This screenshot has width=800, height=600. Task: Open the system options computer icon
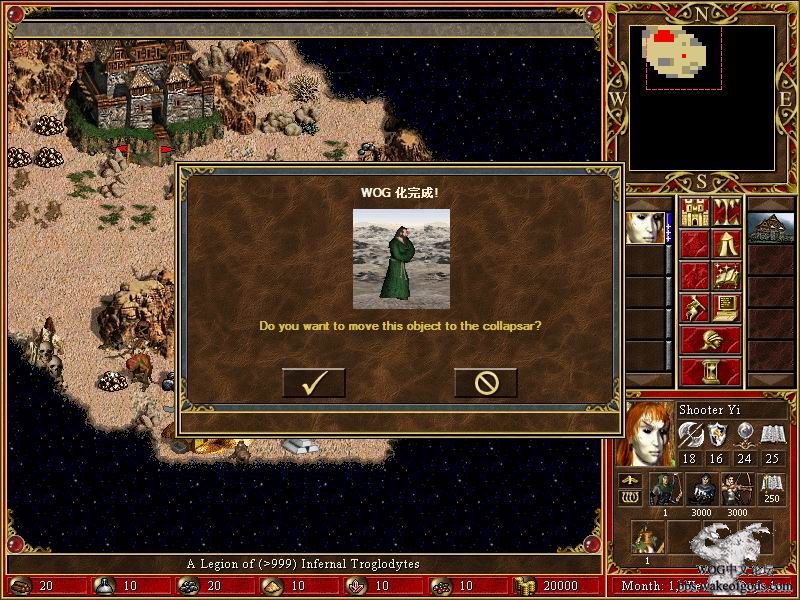pyautogui.click(x=726, y=307)
